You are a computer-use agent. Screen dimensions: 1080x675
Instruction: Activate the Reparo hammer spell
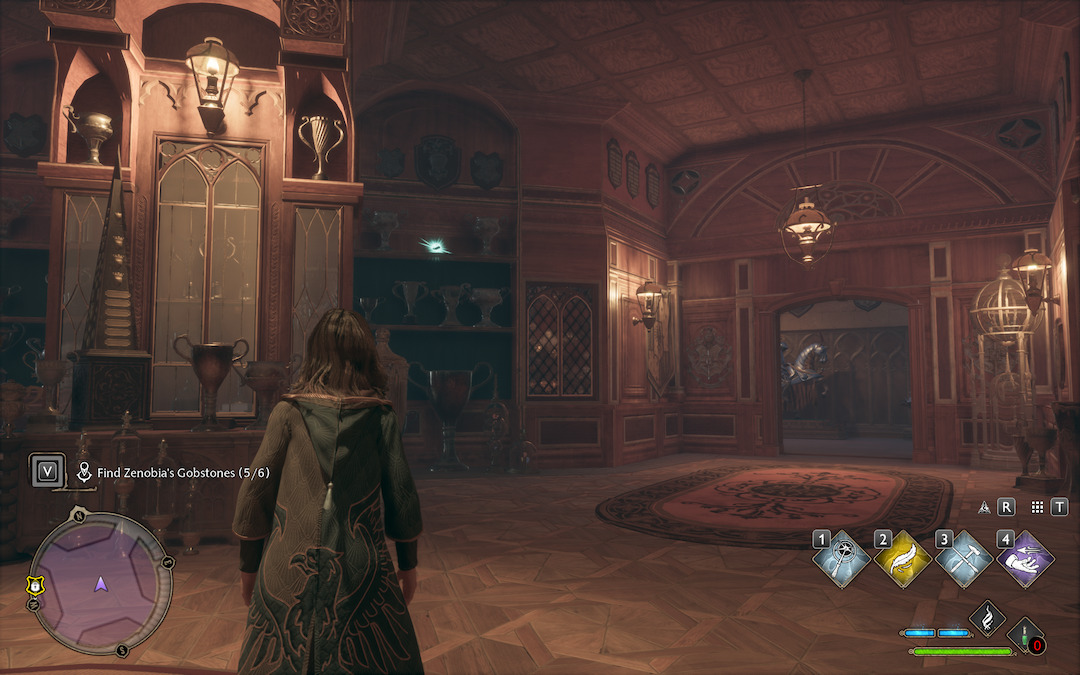coord(964,560)
